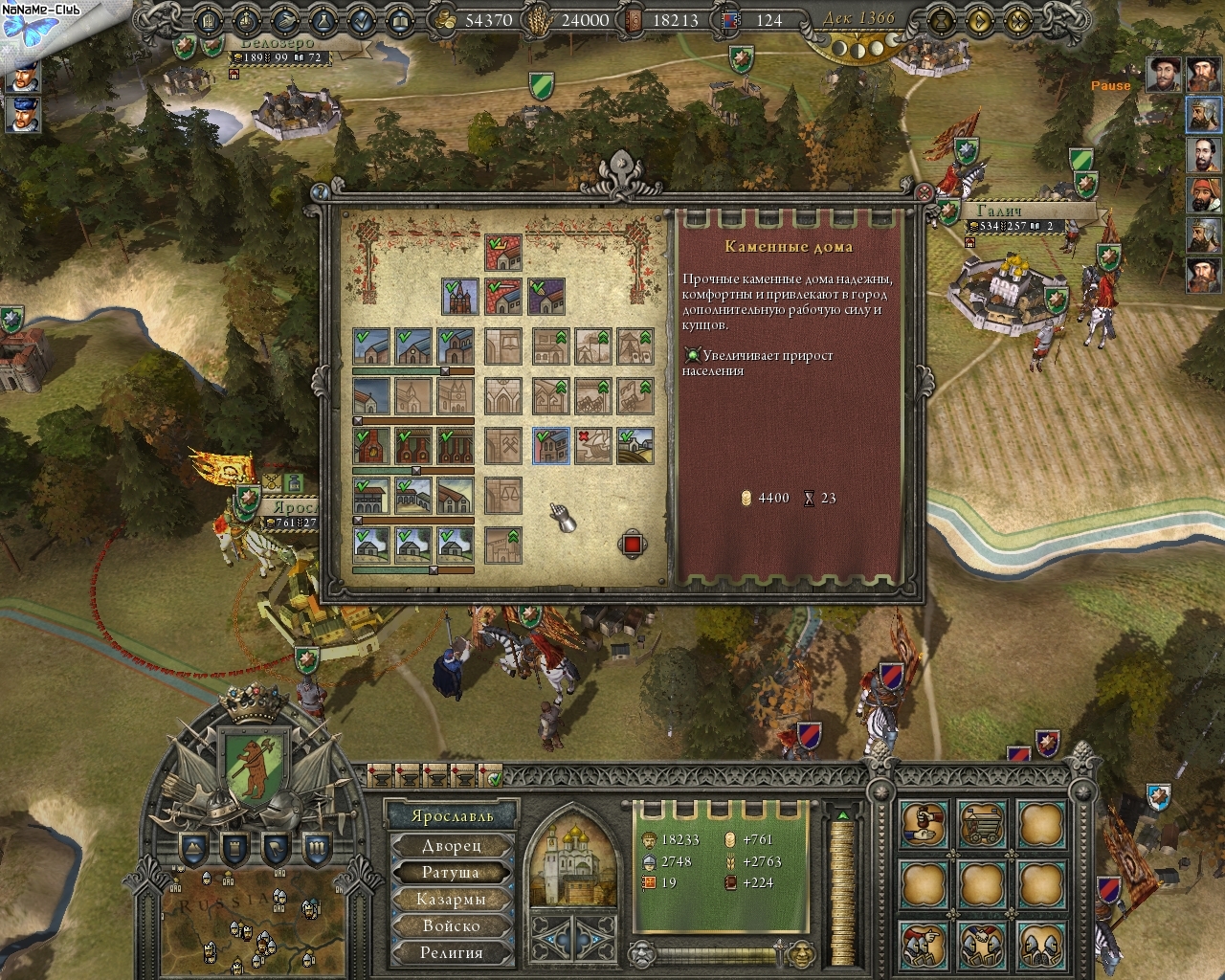Open the Религия menu

(x=452, y=953)
